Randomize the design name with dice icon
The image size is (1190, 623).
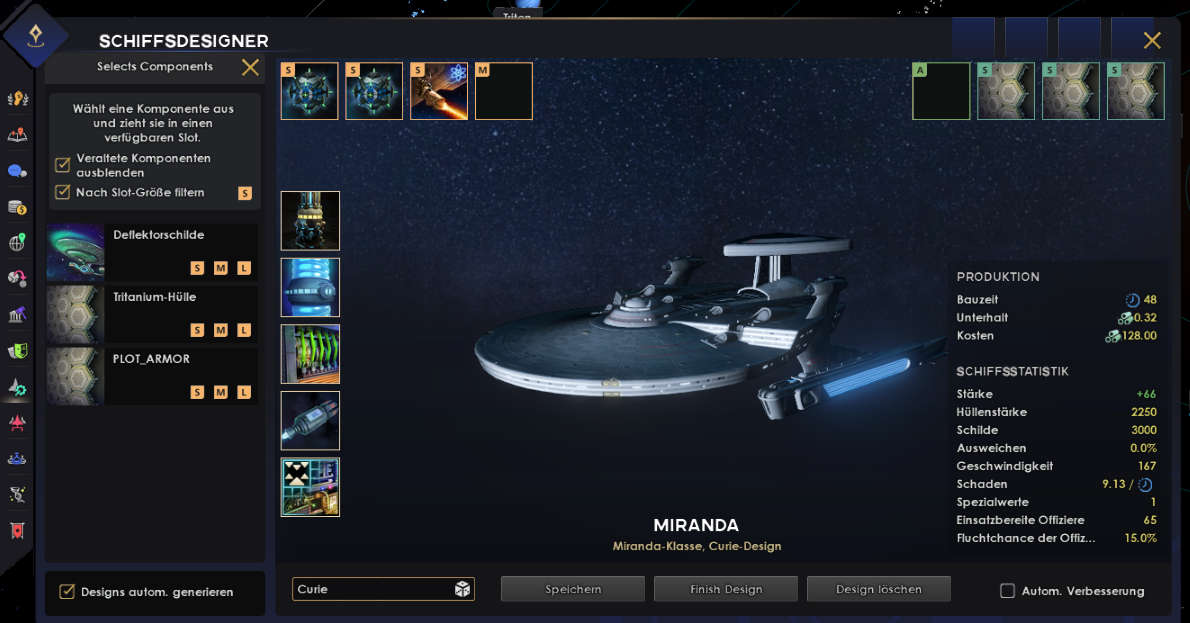tap(463, 589)
